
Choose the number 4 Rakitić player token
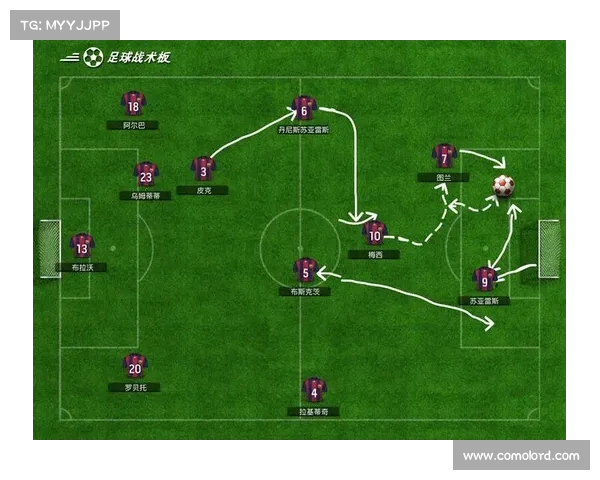click(314, 388)
